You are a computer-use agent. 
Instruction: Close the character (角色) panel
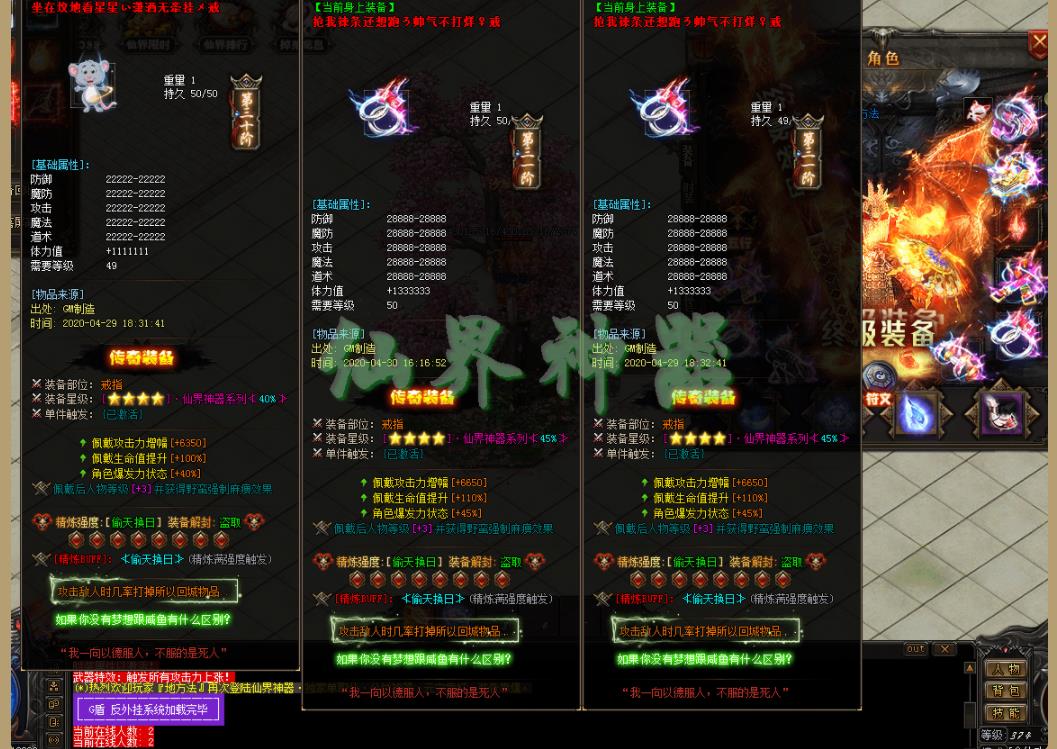[x=1038, y=44]
